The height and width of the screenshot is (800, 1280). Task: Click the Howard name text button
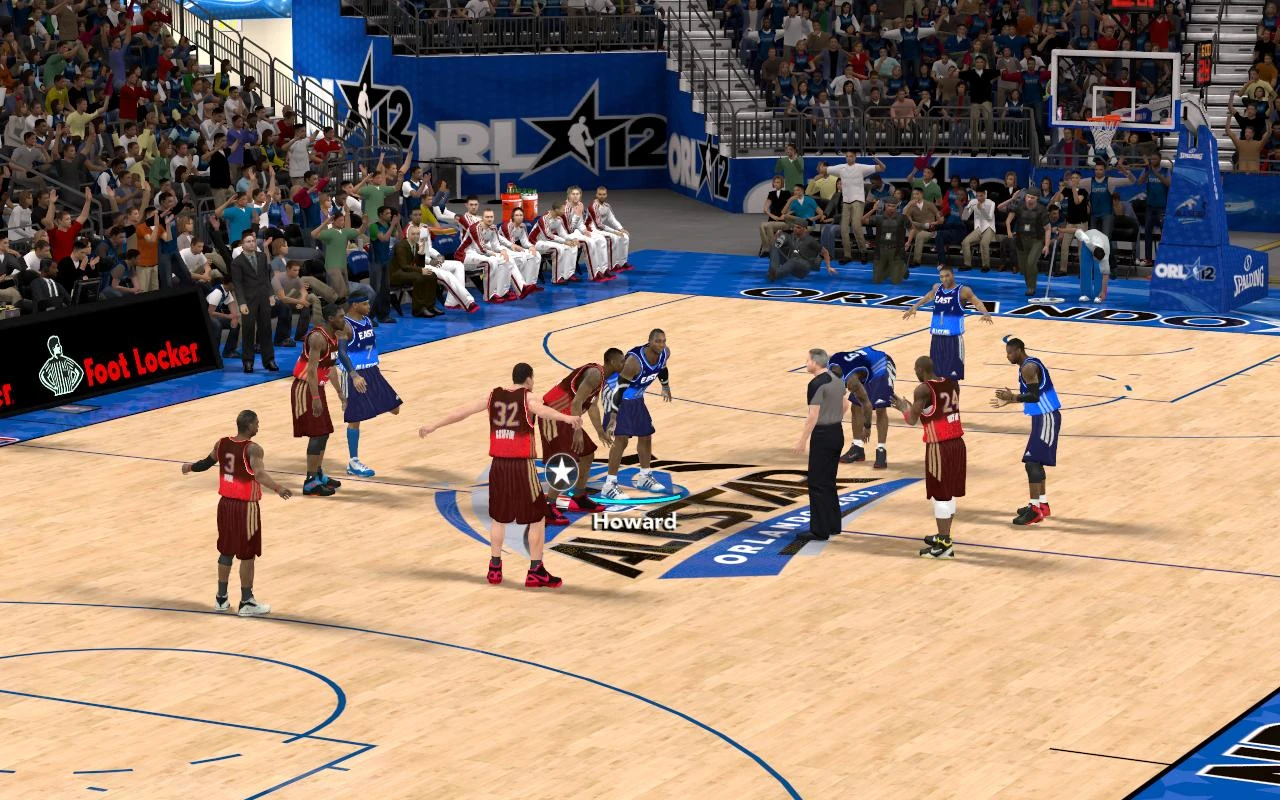pos(634,521)
